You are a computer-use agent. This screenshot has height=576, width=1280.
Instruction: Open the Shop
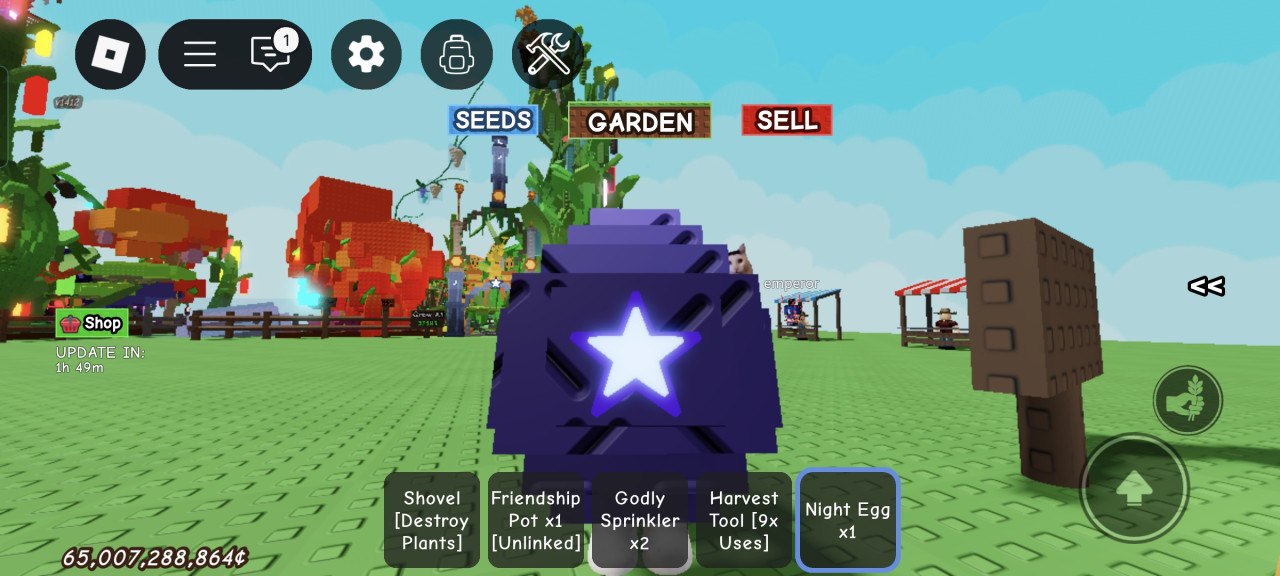coord(92,323)
